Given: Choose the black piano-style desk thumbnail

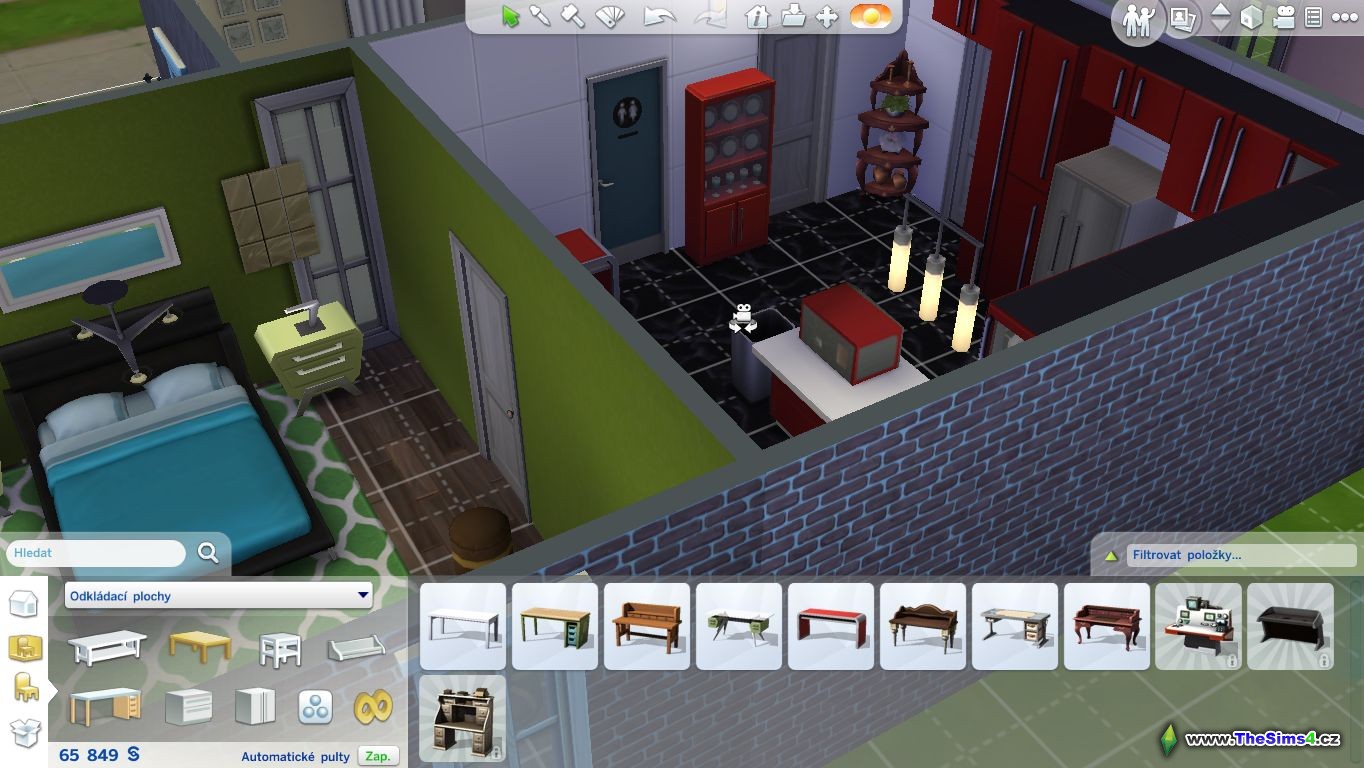Looking at the screenshot, I should point(1290,627).
